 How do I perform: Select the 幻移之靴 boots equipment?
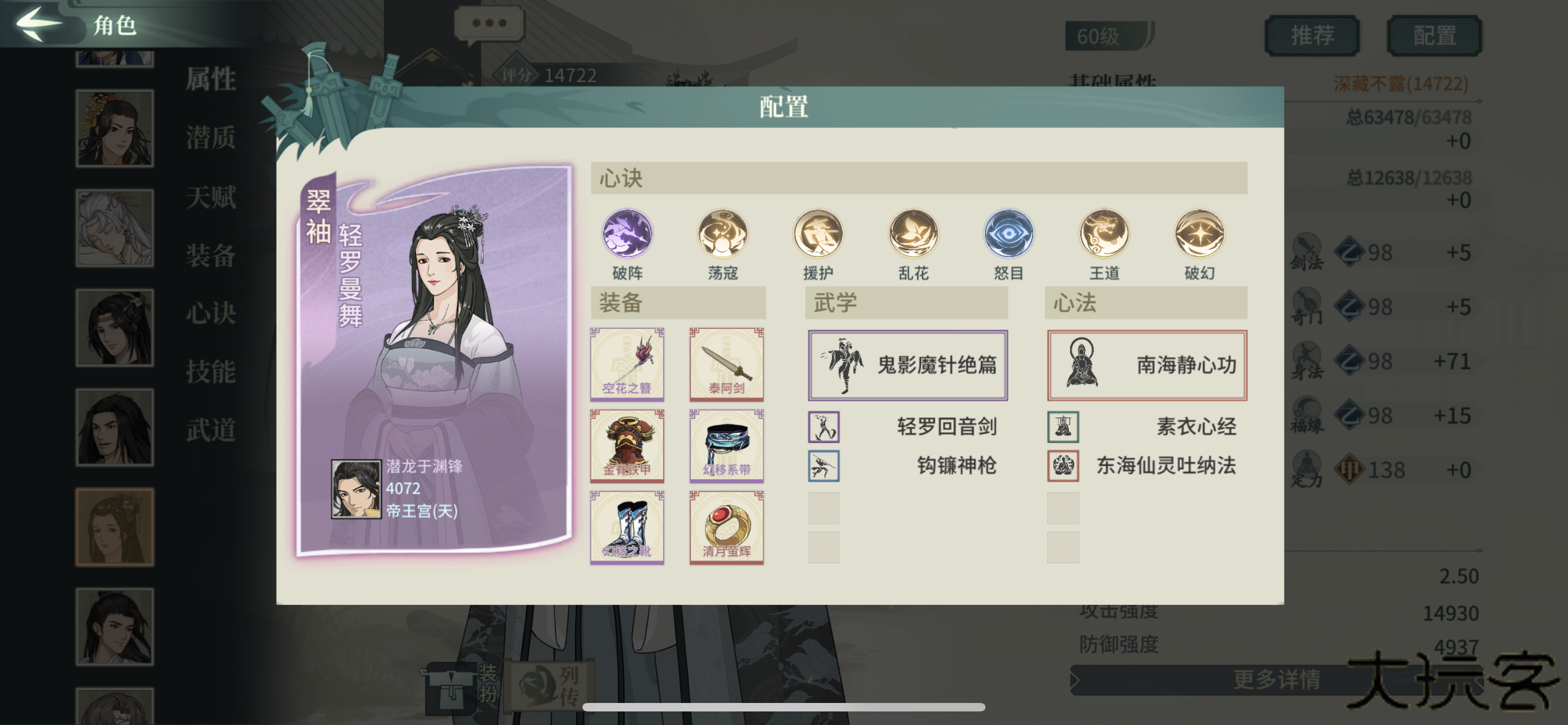pos(627,527)
